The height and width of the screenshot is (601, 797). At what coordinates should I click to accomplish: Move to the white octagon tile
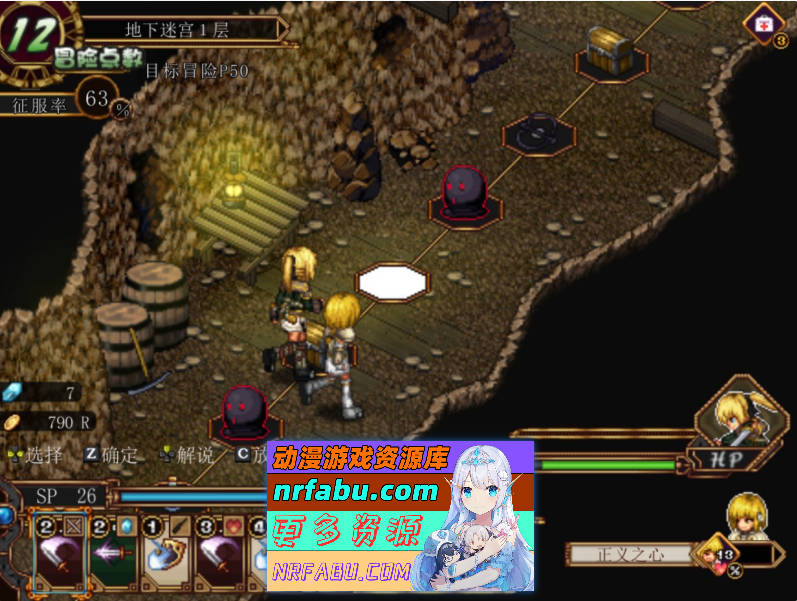pyautogui.click(x=392, y=281)
